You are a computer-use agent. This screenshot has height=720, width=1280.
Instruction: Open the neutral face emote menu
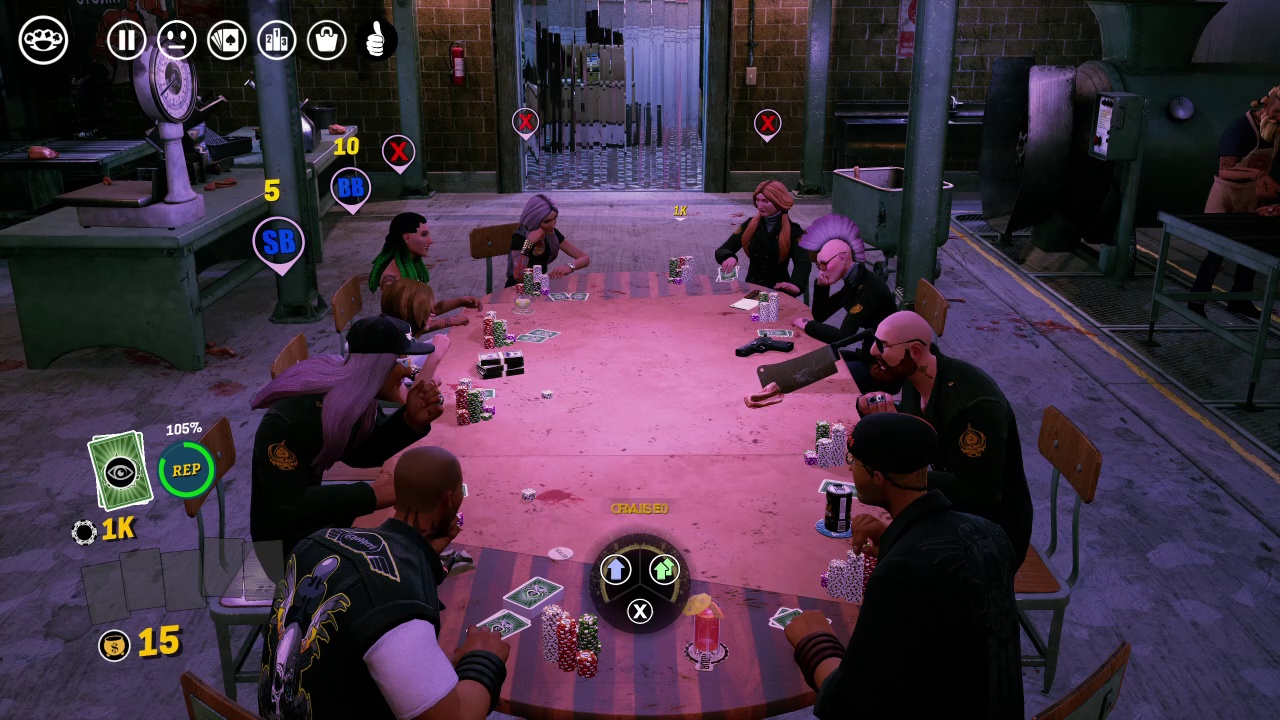(177, 40)
